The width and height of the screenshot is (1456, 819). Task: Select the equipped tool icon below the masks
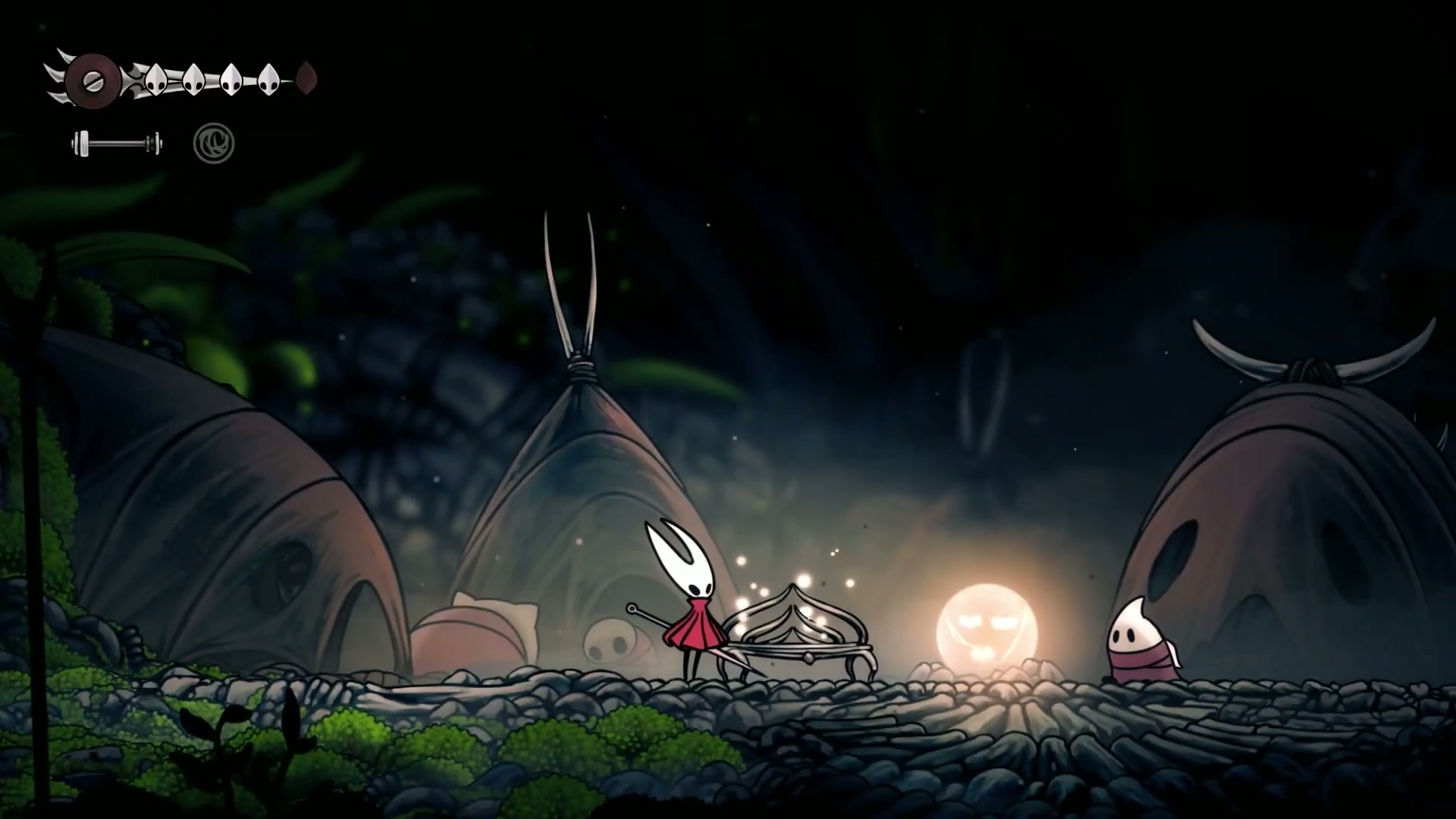coord(117,143)
